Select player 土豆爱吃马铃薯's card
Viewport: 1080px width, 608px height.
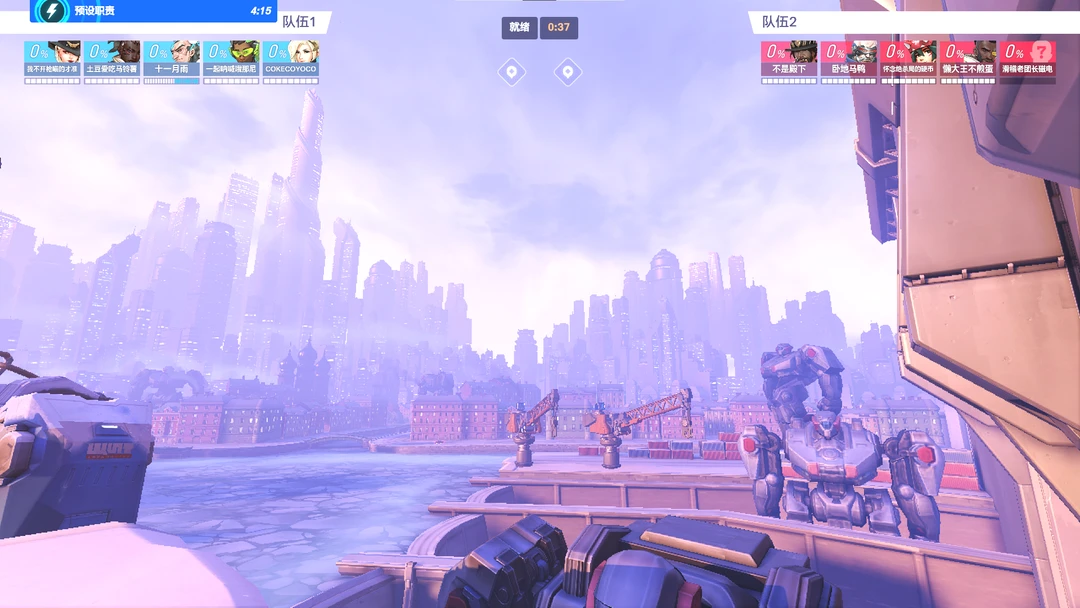112,61
